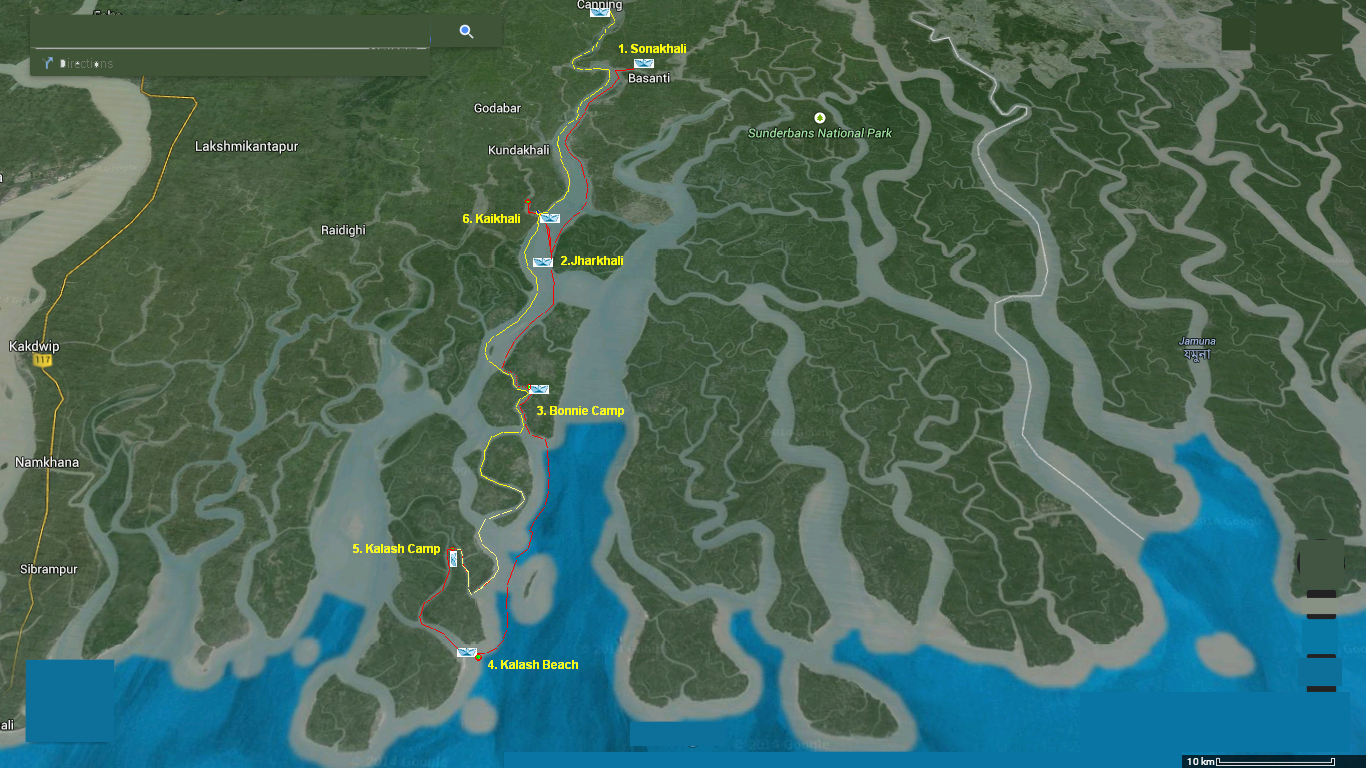1366x768 pixels.
Task: Click the Kakdwip town label
Action: (33, 345)
